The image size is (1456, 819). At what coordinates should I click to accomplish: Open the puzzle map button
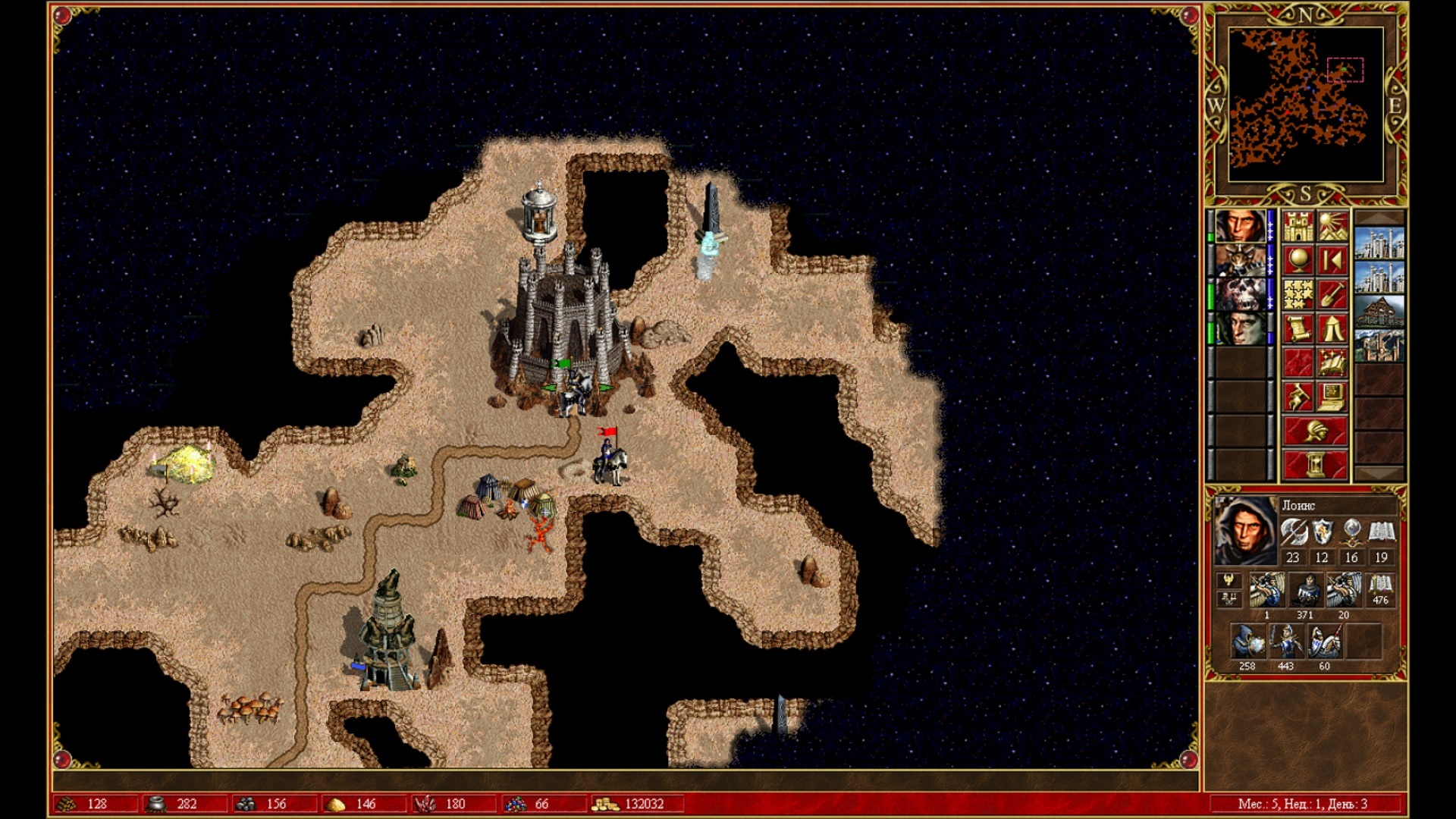tap(1298, 295)
